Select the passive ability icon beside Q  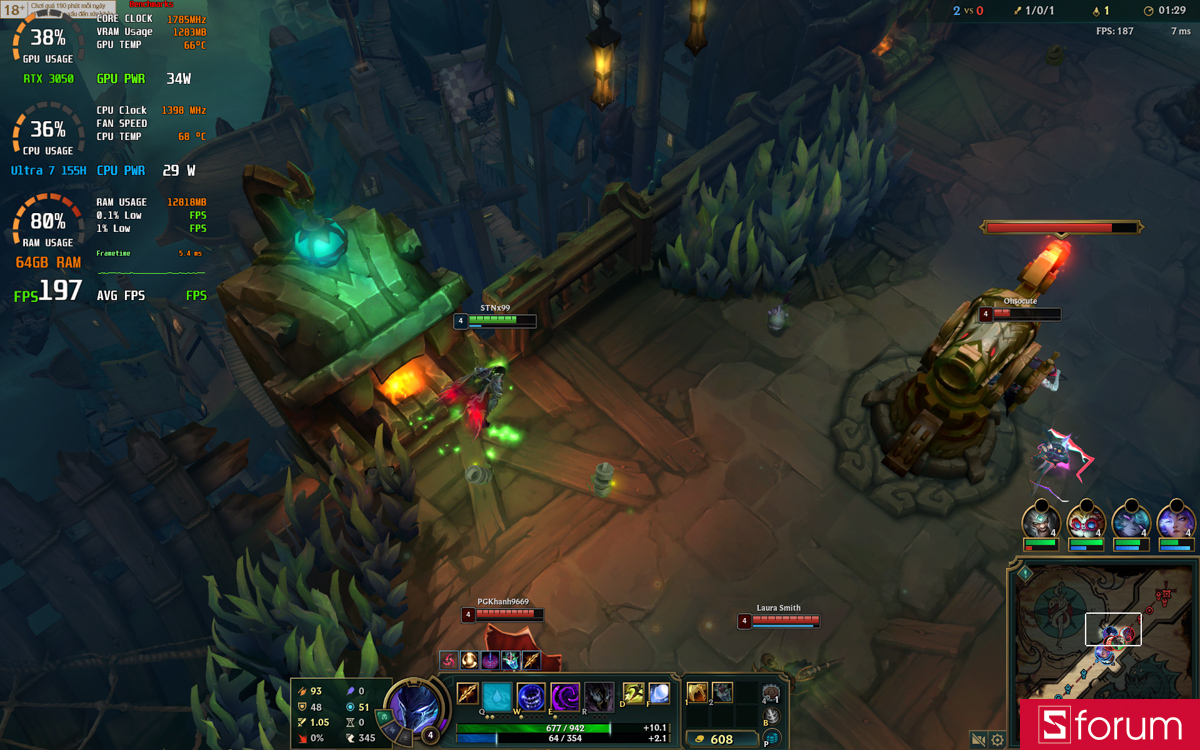[467, 692]
